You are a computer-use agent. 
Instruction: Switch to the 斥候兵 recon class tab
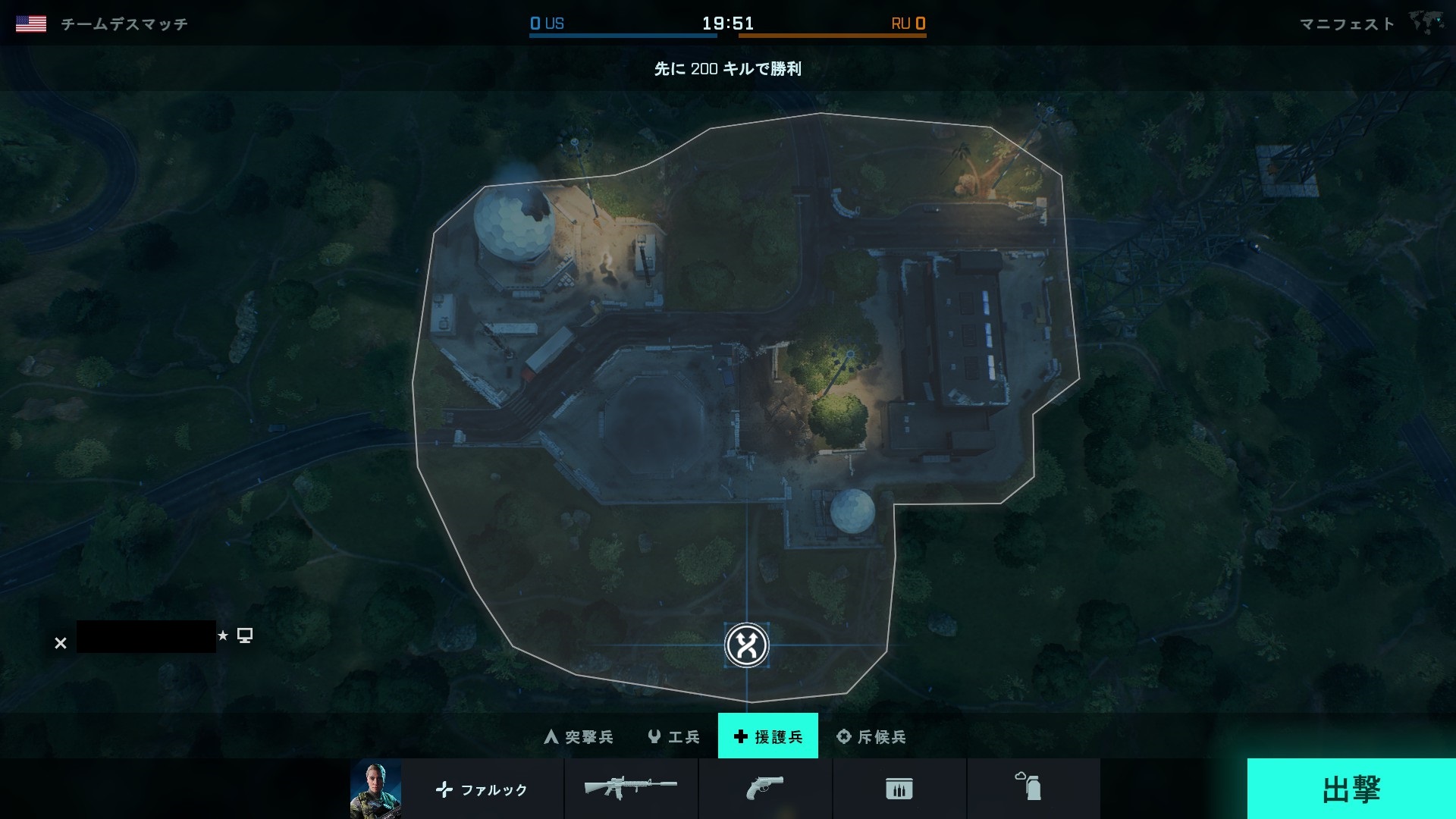point(871,736)
